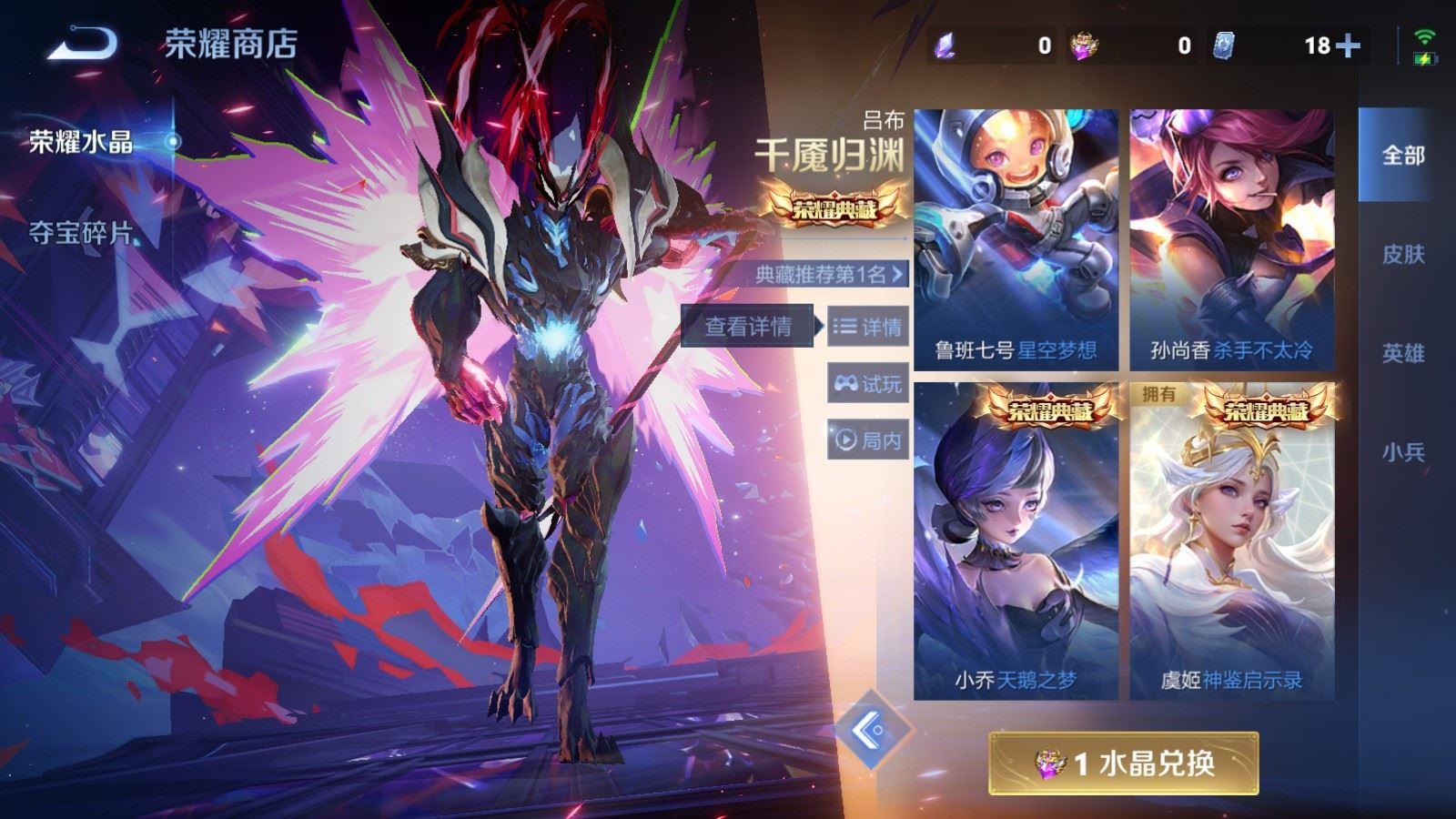Show the 英雄 filter tab
The image size is (1456, 819).
(x=1402, y=353)
